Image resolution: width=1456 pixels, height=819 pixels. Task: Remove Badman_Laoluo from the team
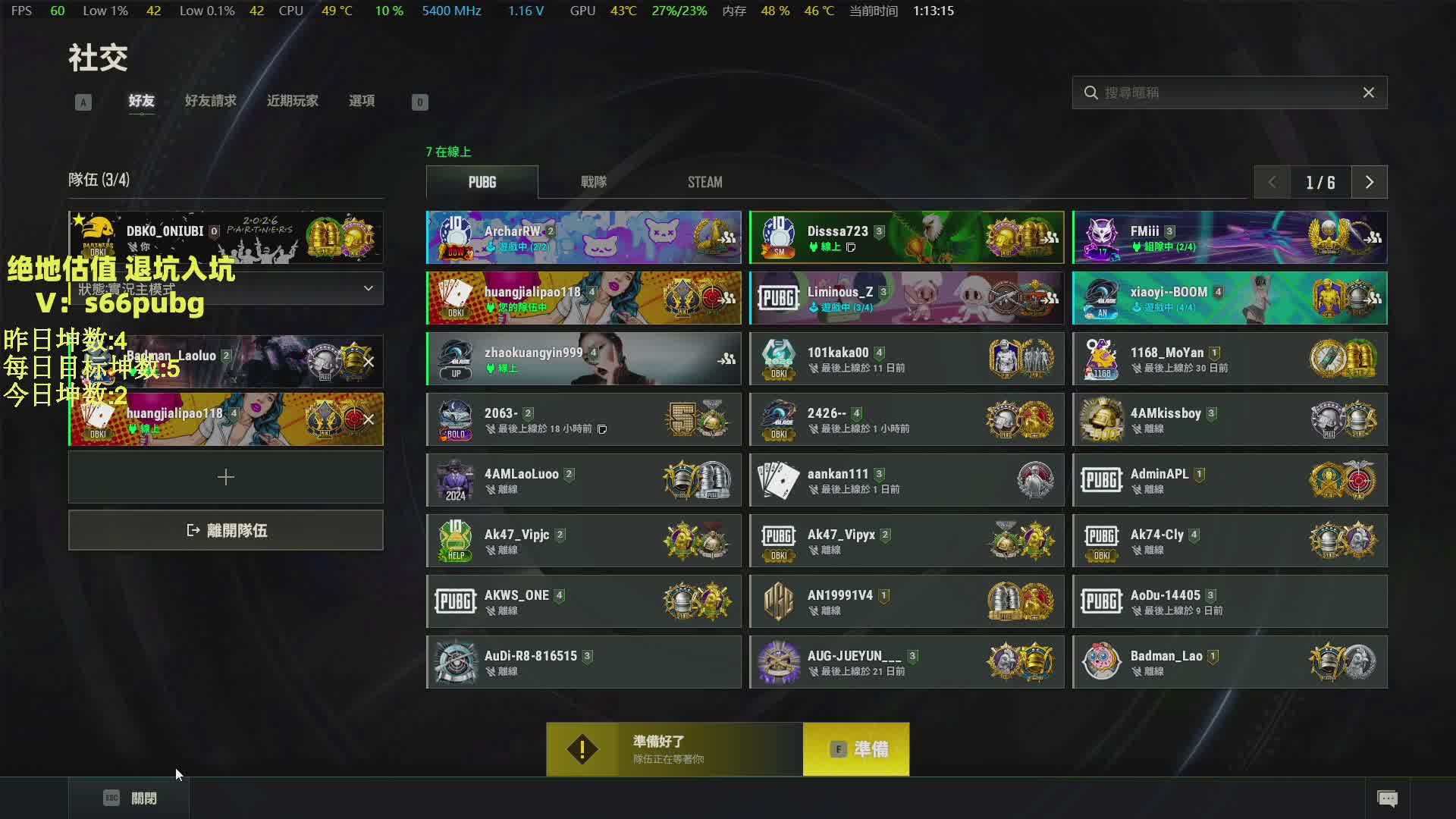click(369, 362)
